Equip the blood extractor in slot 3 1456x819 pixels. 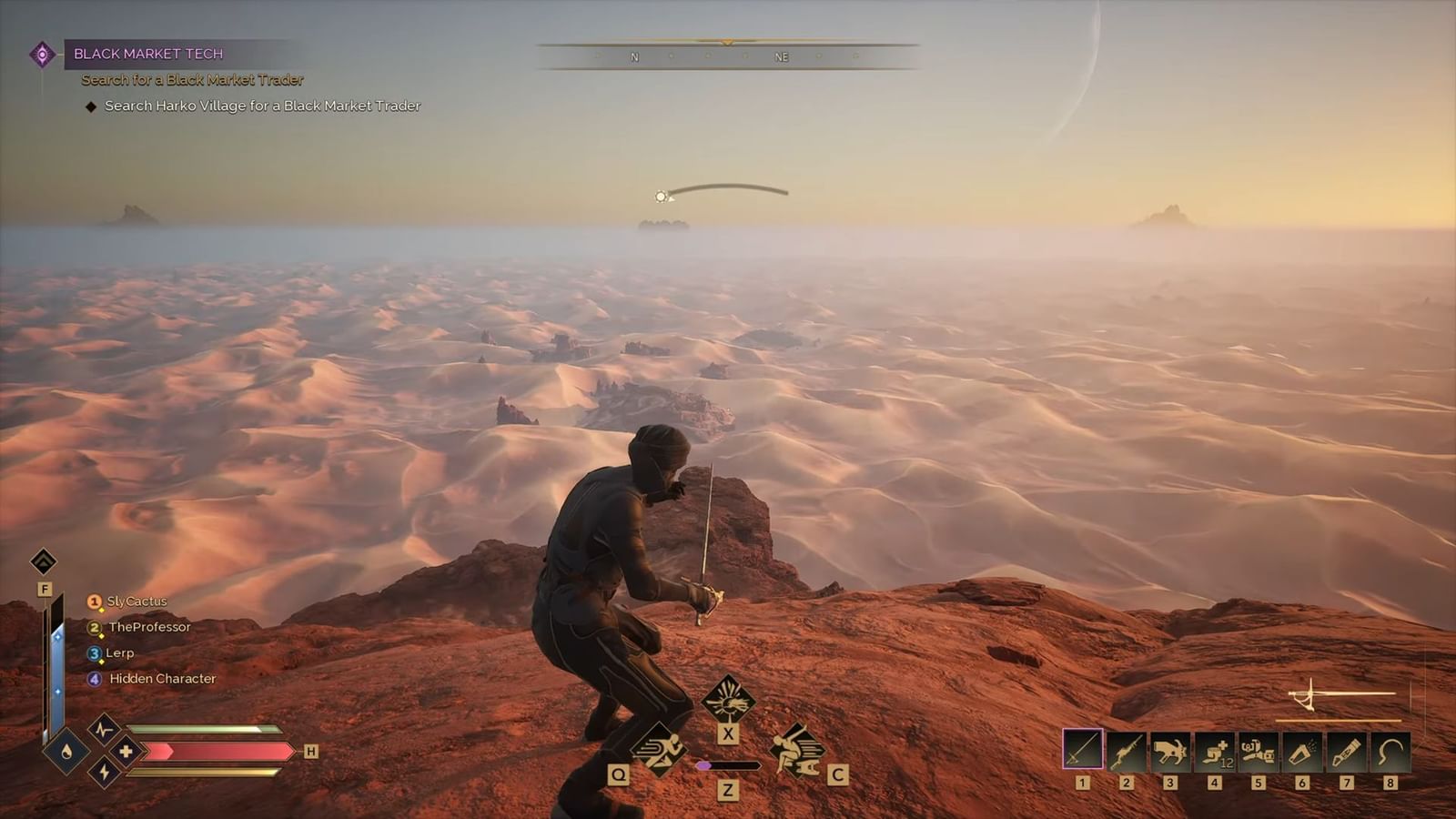pyautogui.click(x=1173, y=748)
